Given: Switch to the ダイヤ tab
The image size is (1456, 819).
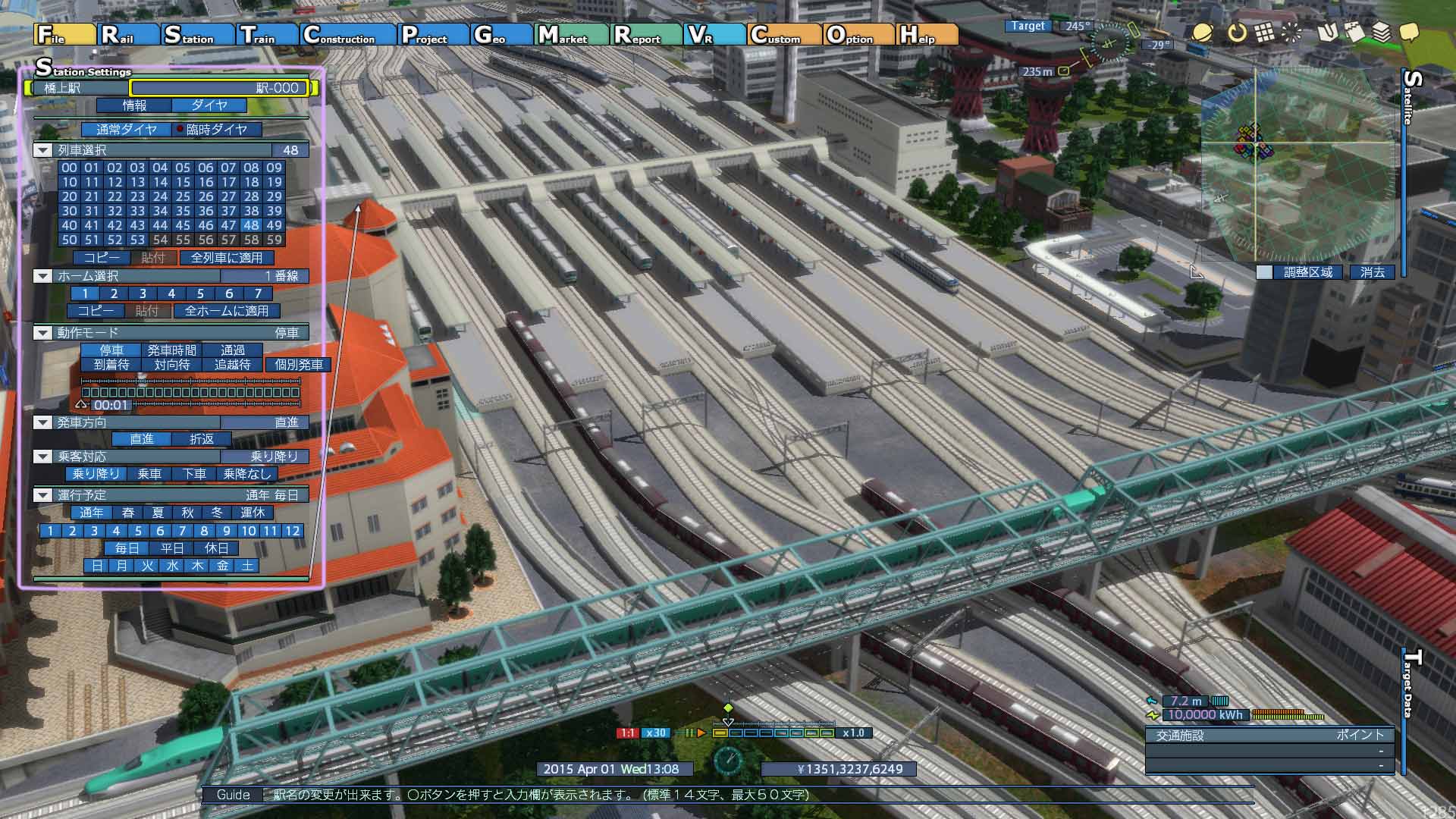Looking at the screenshot, I should pyautogui.click(x=209, y=105).
